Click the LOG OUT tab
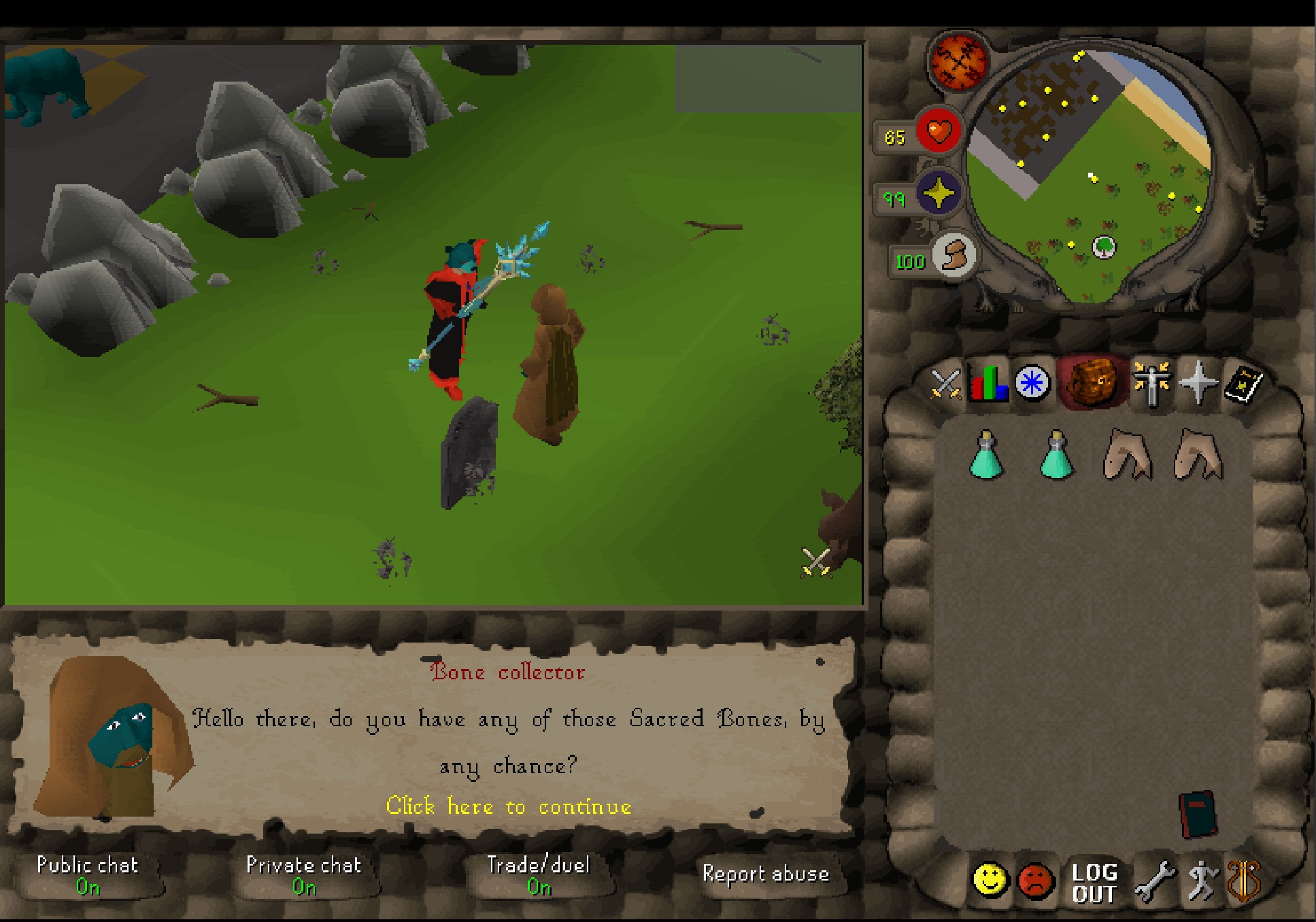 point(1094,883)
